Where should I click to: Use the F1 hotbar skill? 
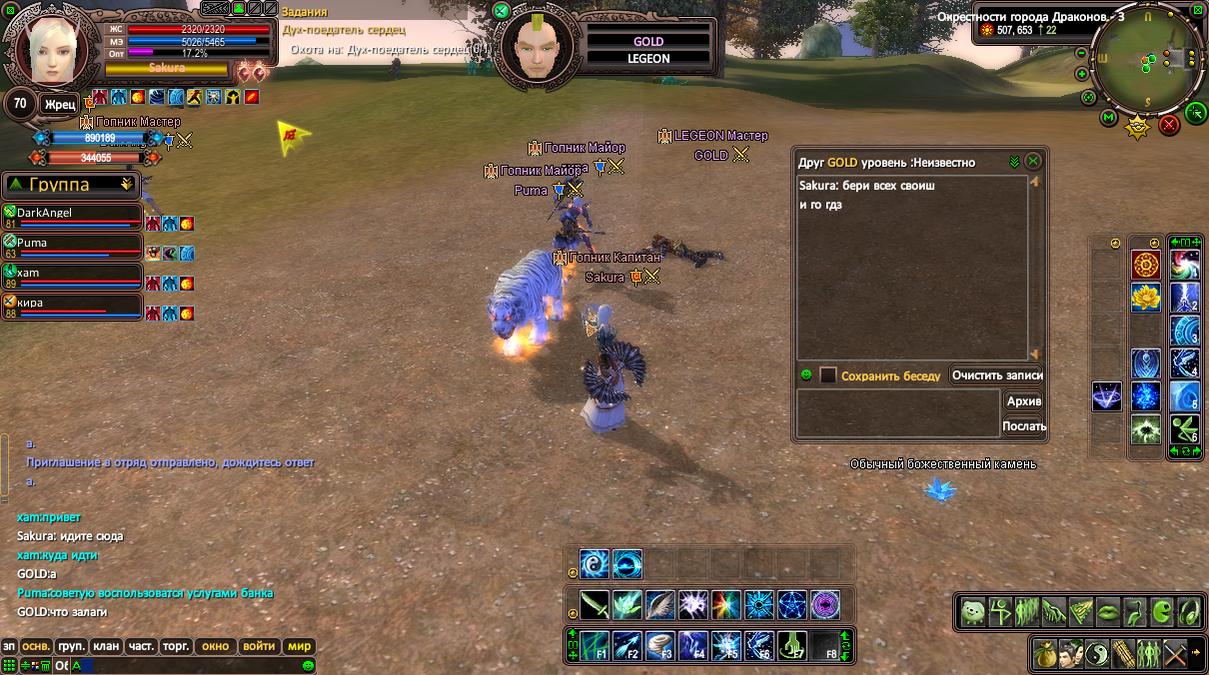(x=596, y=646)
